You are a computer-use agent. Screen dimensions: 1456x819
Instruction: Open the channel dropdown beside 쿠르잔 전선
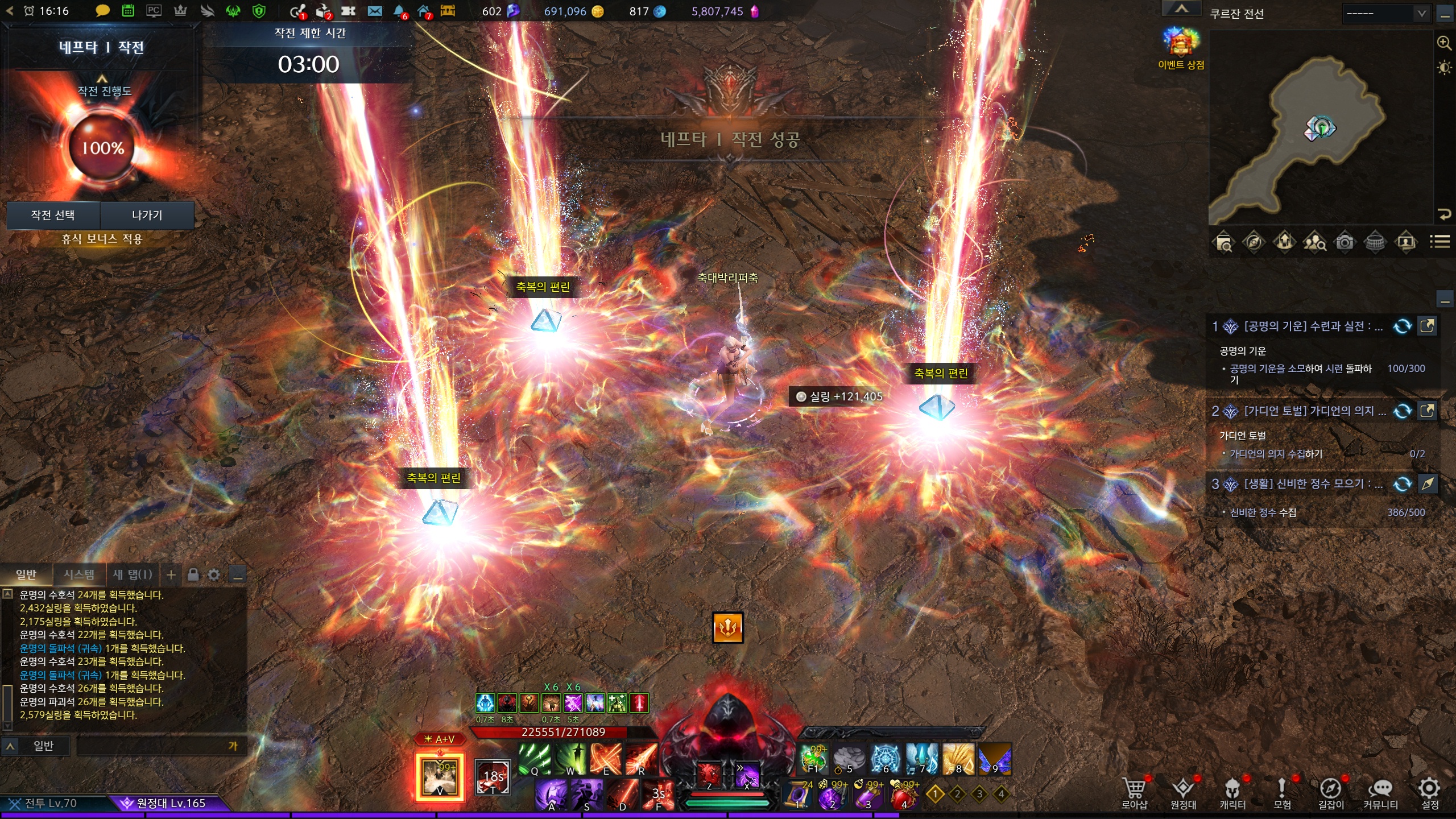coord(1385,14)
